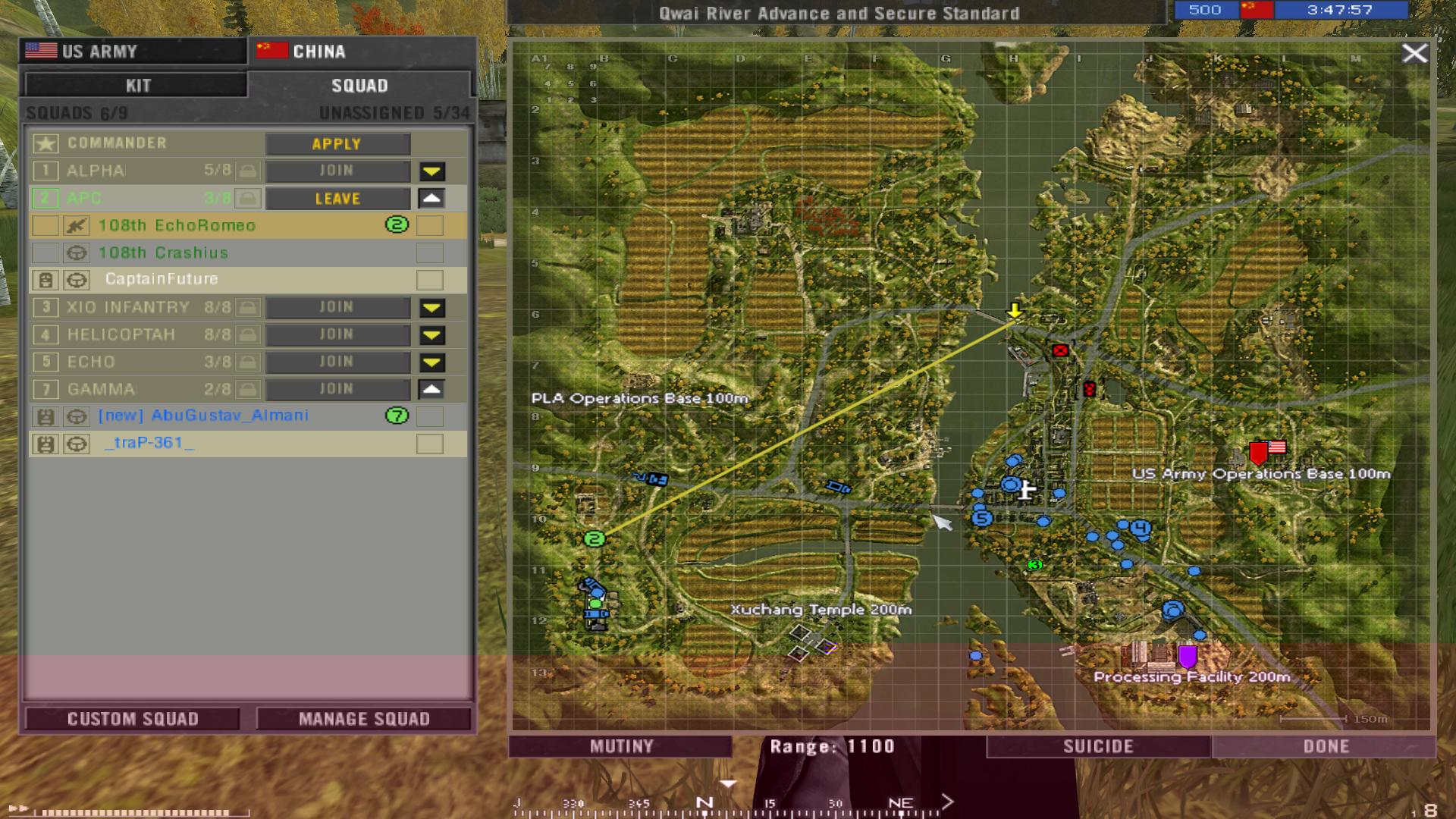Confirm with the DONE button
This screenshot has height=819, width=1456.
tap(1325, 747)
